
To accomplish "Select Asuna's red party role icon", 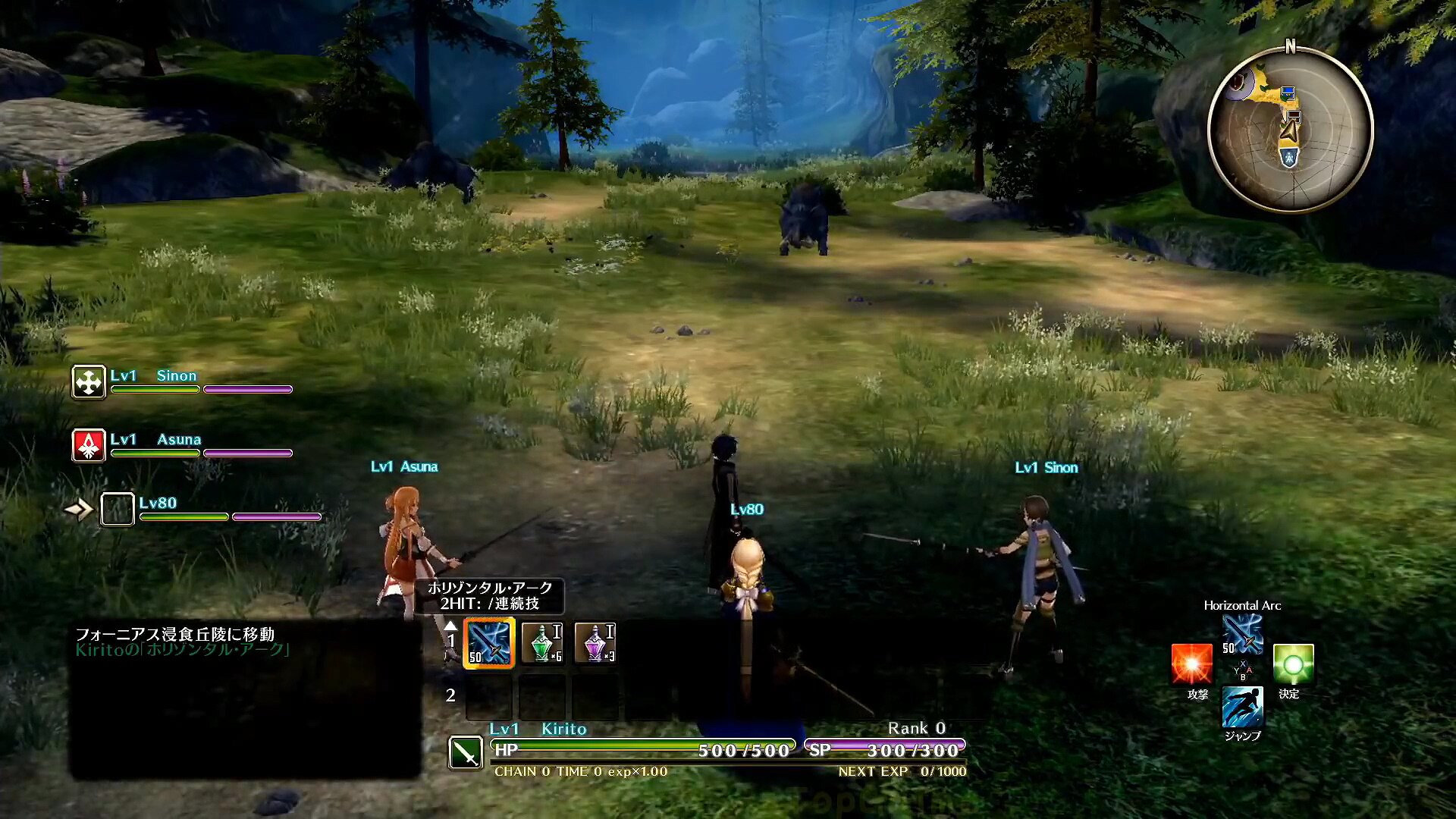I will (89, 445).
